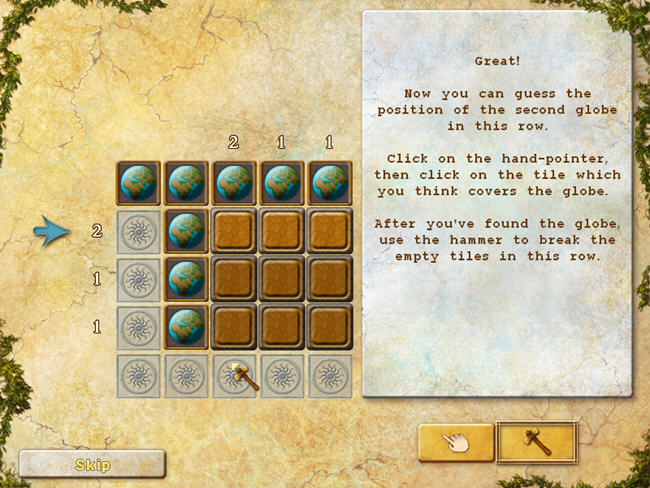The image size is (650, 488).
Task: Skip the tutorial with the Skip button
Action: (92, 464)
